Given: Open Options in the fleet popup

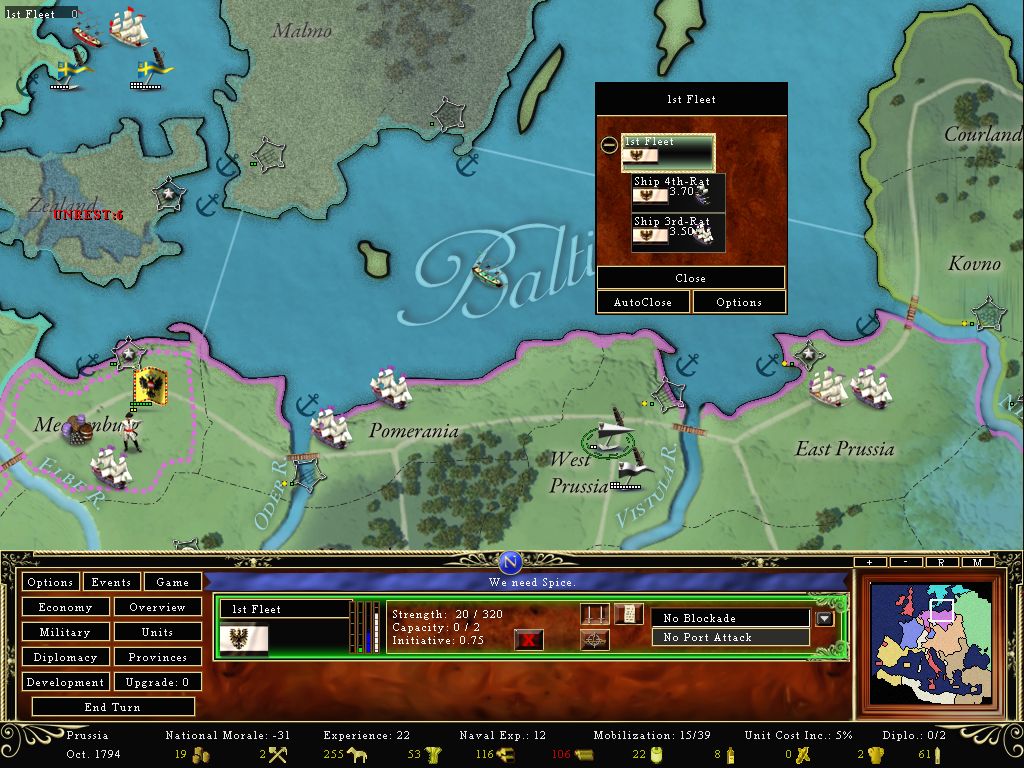Looking at the screenshot, I should pos(739,302).
